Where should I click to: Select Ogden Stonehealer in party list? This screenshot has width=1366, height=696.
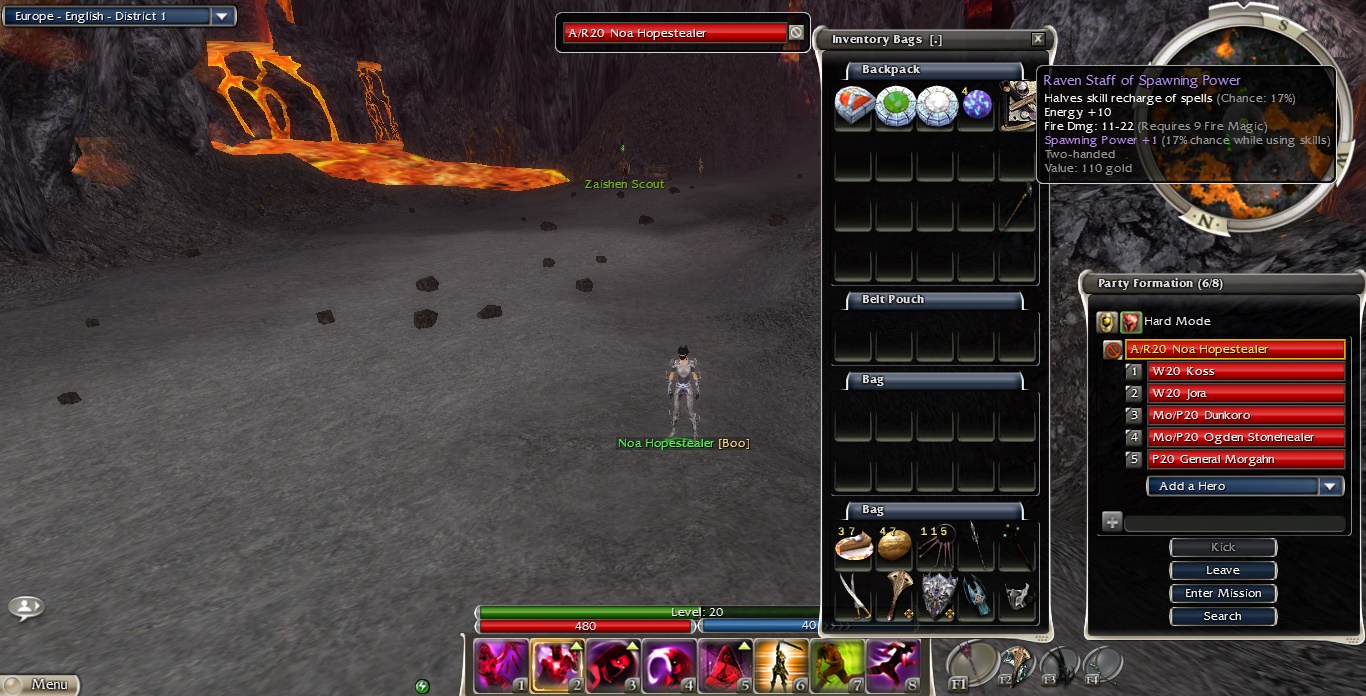point(1245,437)
